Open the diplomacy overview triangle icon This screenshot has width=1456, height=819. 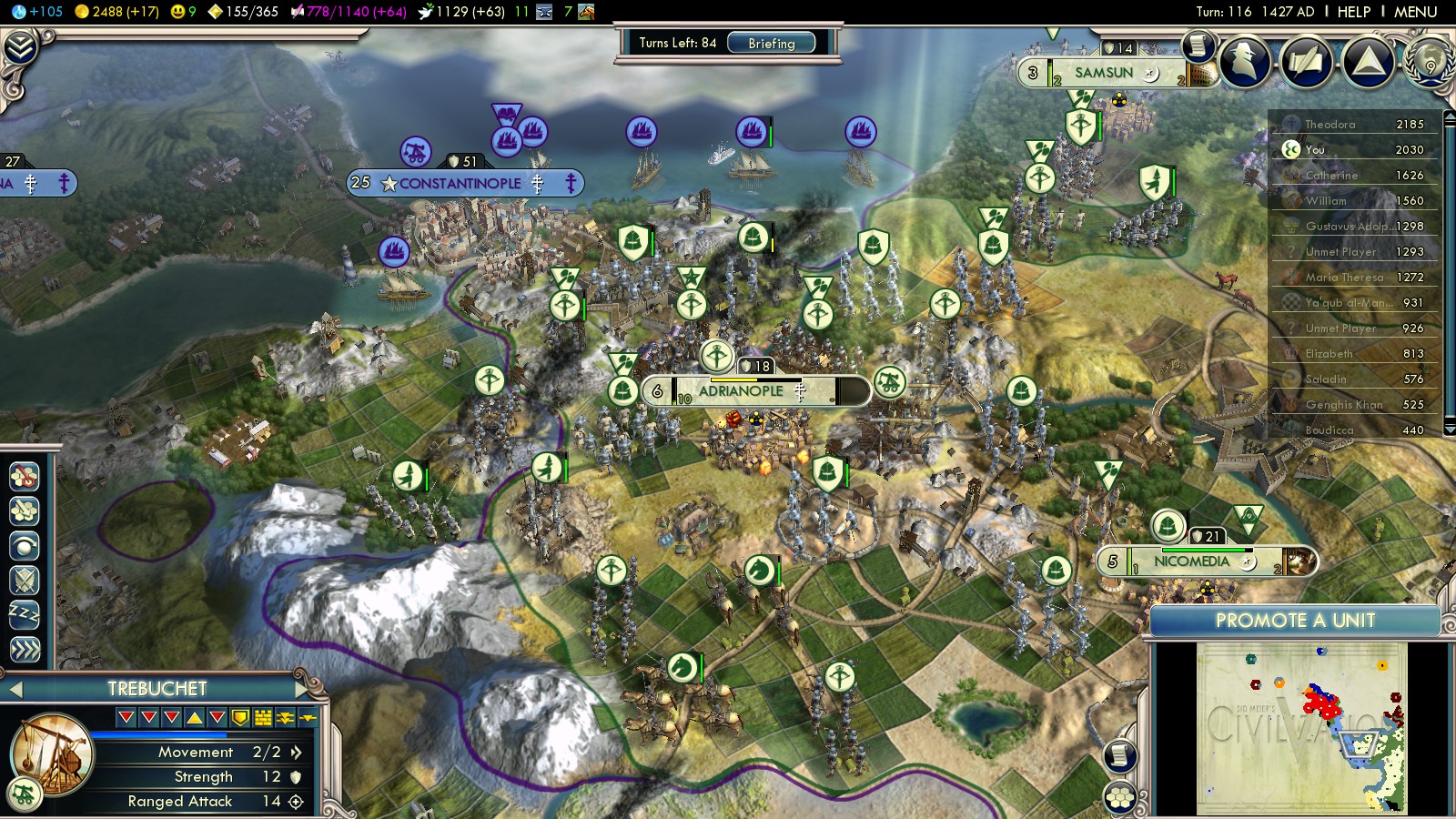click(1368, 62)
